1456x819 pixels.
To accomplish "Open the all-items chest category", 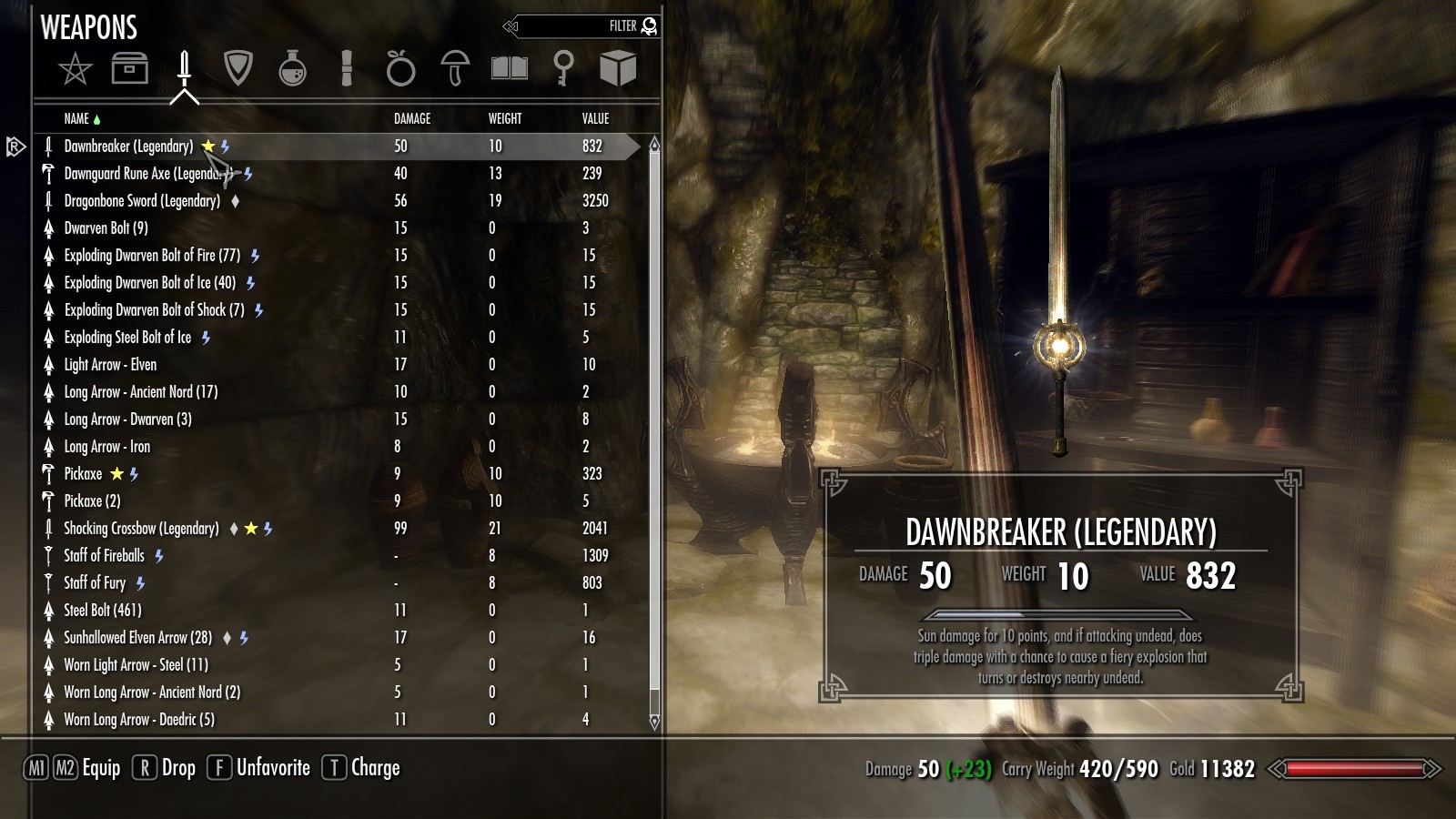I will [129, 68].
